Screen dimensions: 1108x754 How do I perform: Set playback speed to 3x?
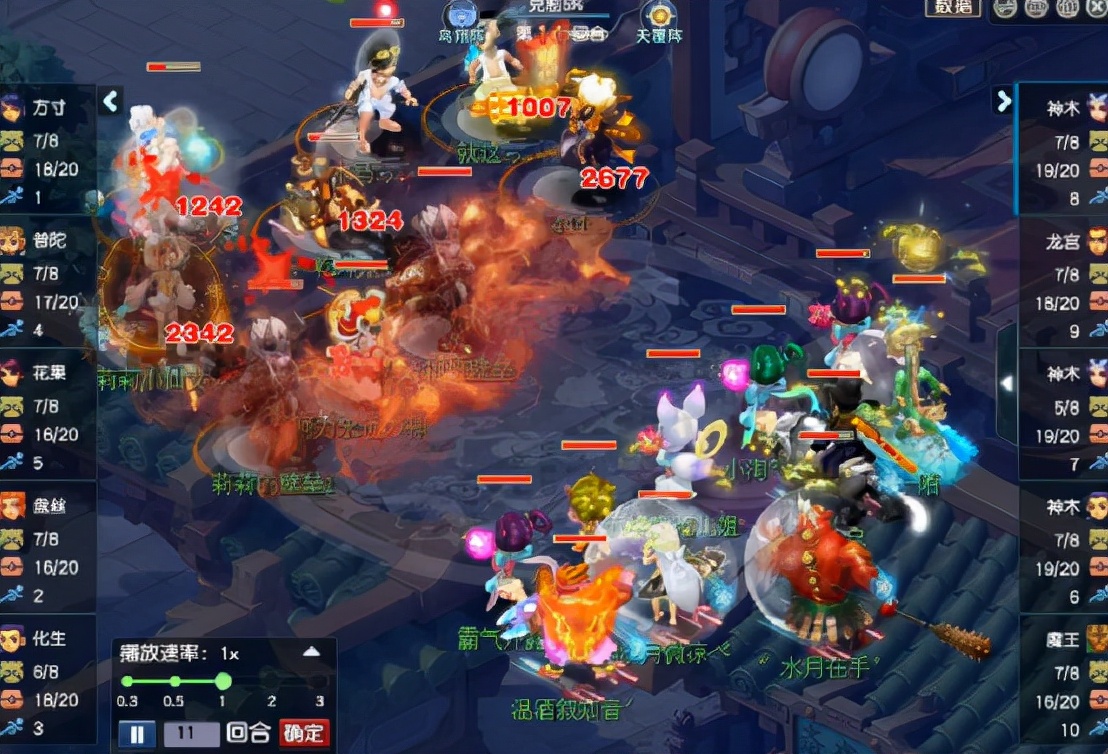(320, 681)
